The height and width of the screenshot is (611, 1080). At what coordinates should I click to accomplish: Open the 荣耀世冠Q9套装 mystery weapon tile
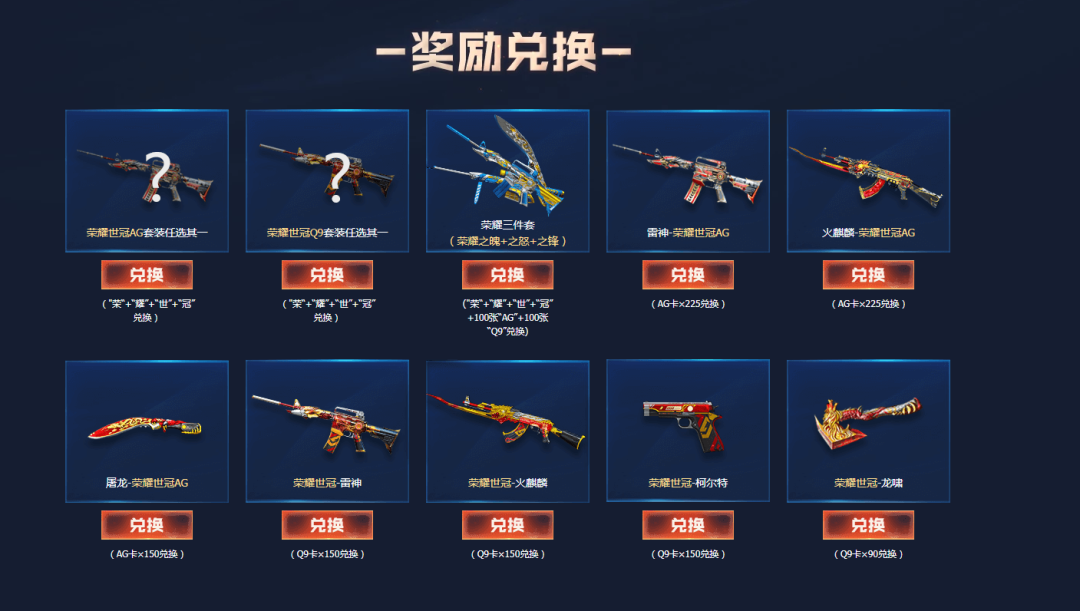coord(327,175)
